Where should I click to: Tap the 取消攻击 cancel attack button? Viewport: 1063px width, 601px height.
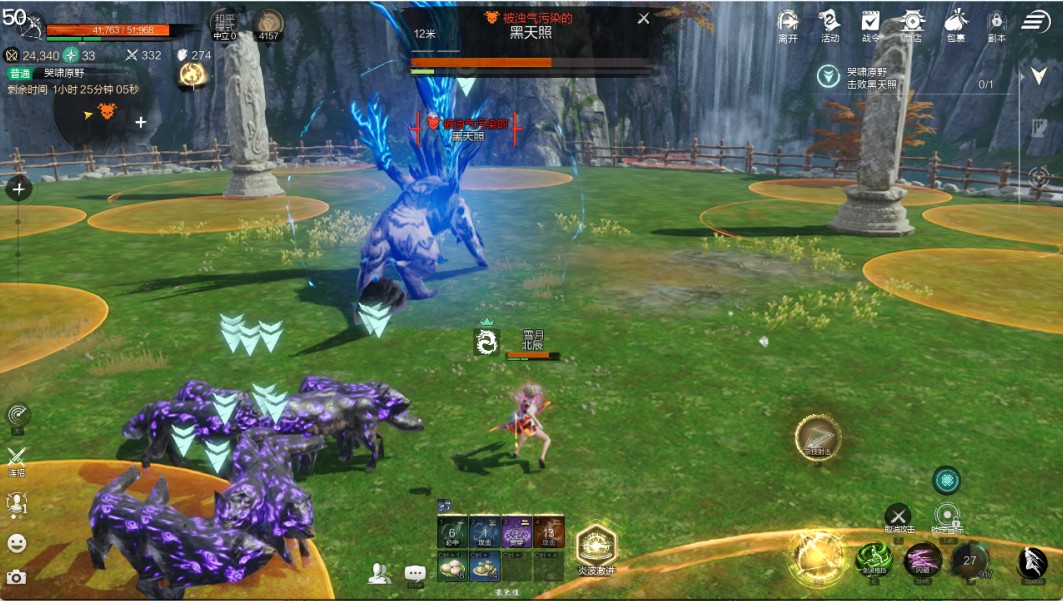tap(898, 516)
